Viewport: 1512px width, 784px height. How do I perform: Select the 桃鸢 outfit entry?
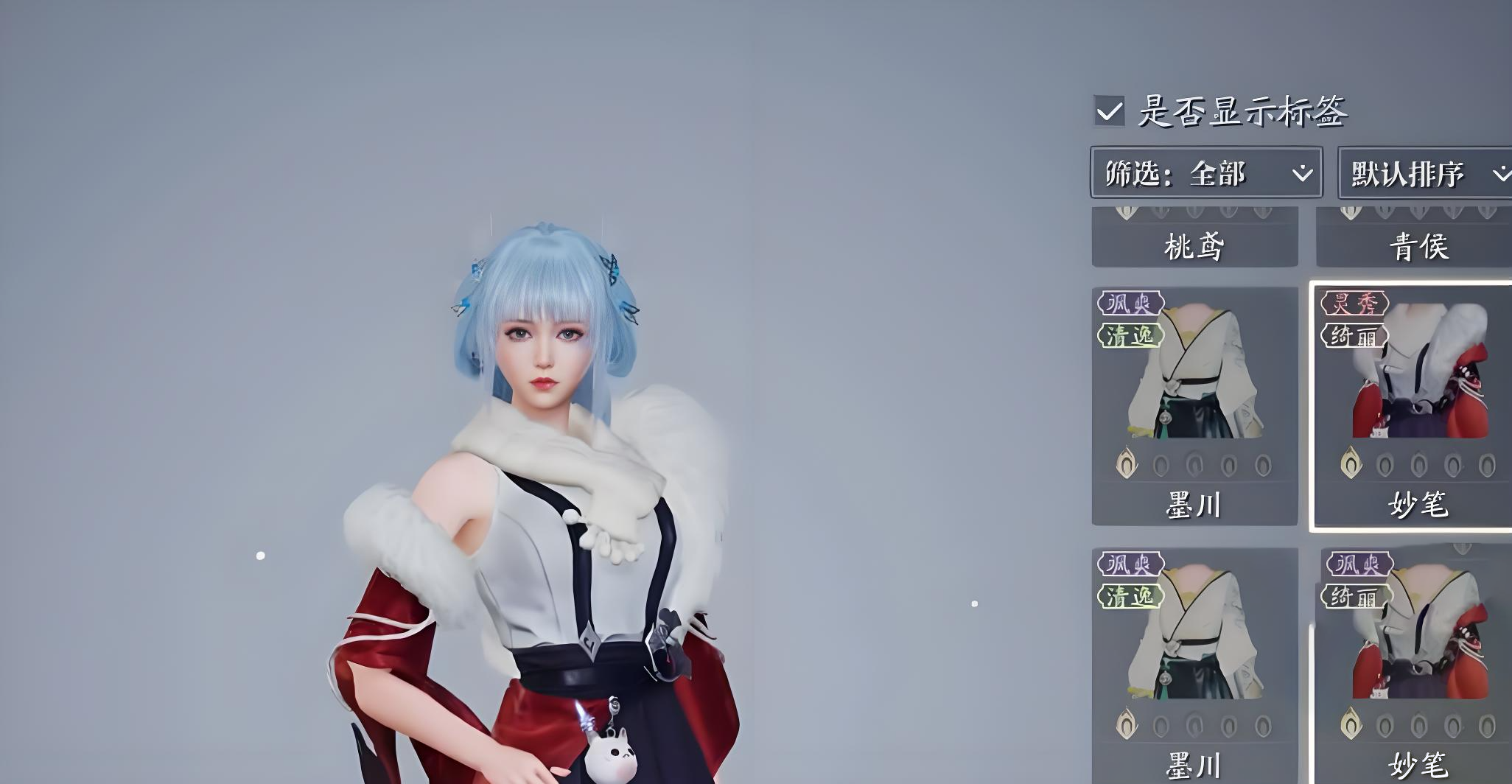click(1194, 247)
